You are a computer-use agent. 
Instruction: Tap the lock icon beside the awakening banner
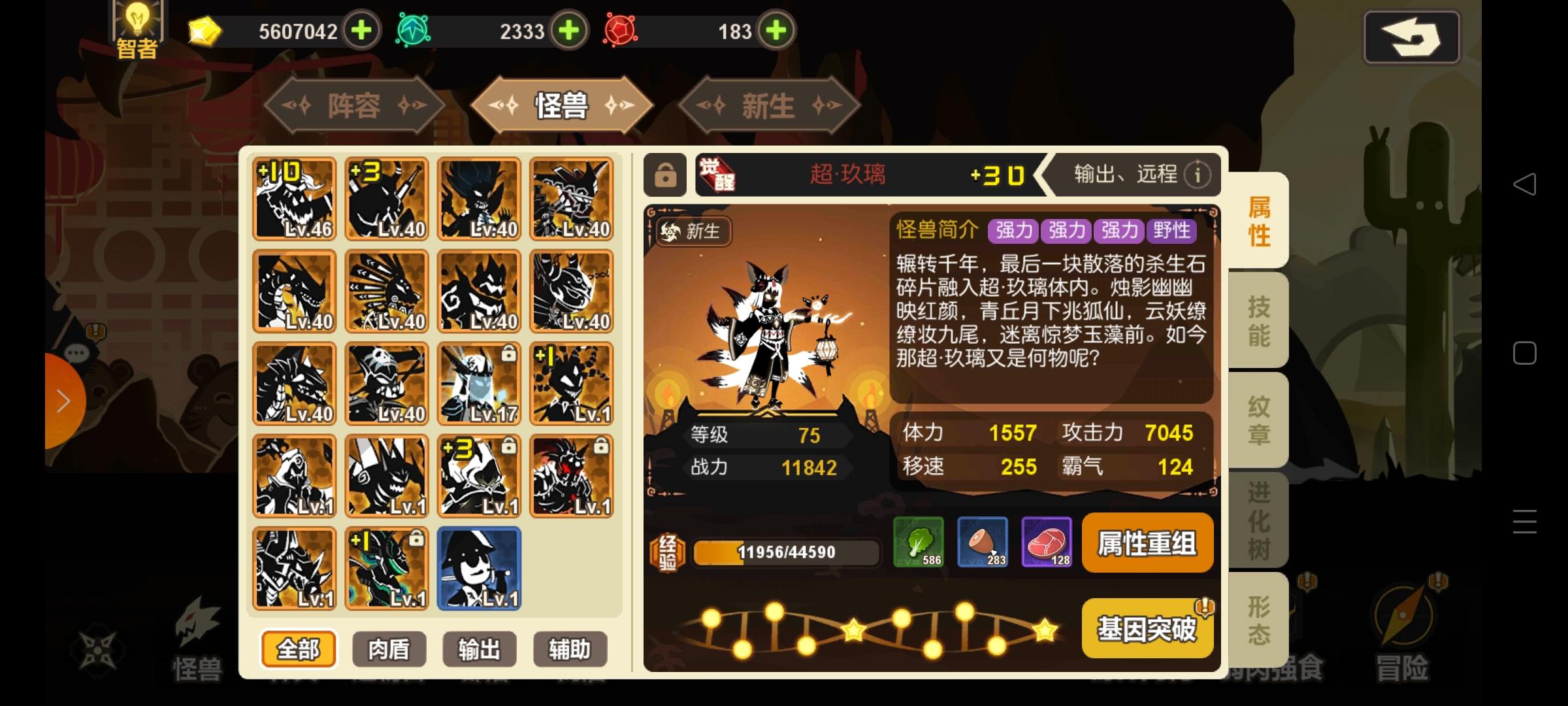click(x=666, y=175)
